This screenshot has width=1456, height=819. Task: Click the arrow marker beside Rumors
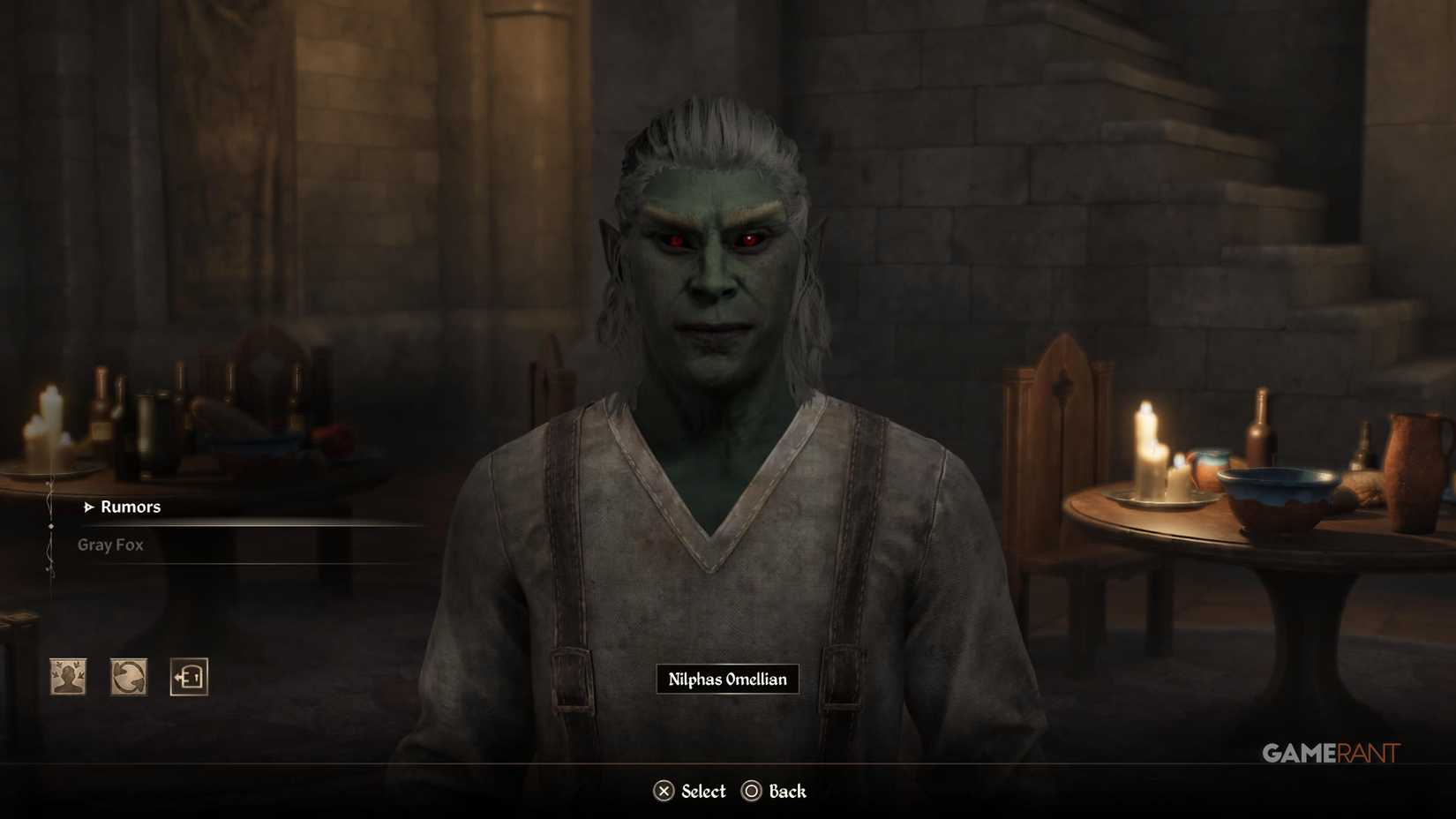point(87,507)
